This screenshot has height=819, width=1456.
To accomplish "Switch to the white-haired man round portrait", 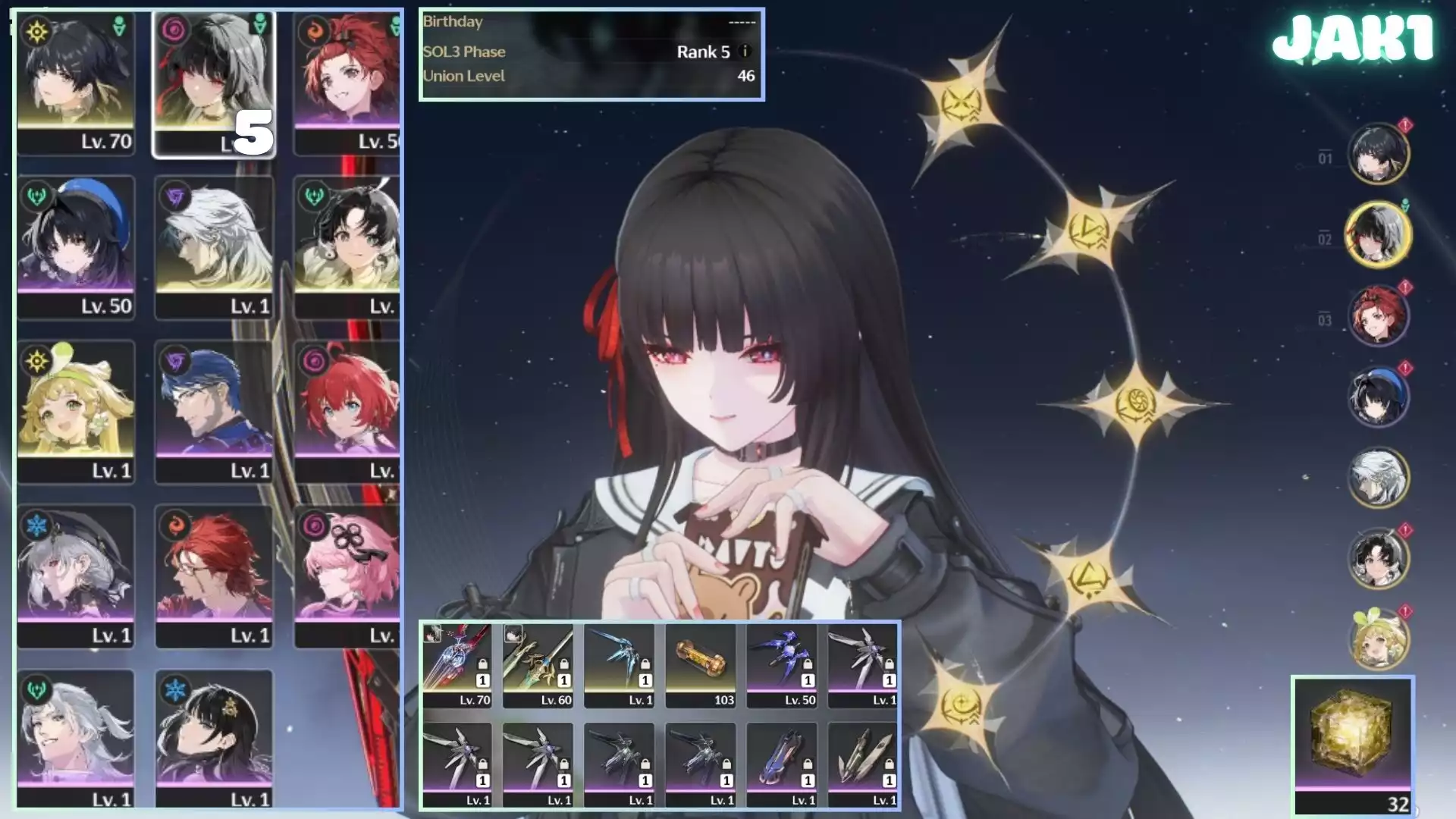I will coord(1378,477).
